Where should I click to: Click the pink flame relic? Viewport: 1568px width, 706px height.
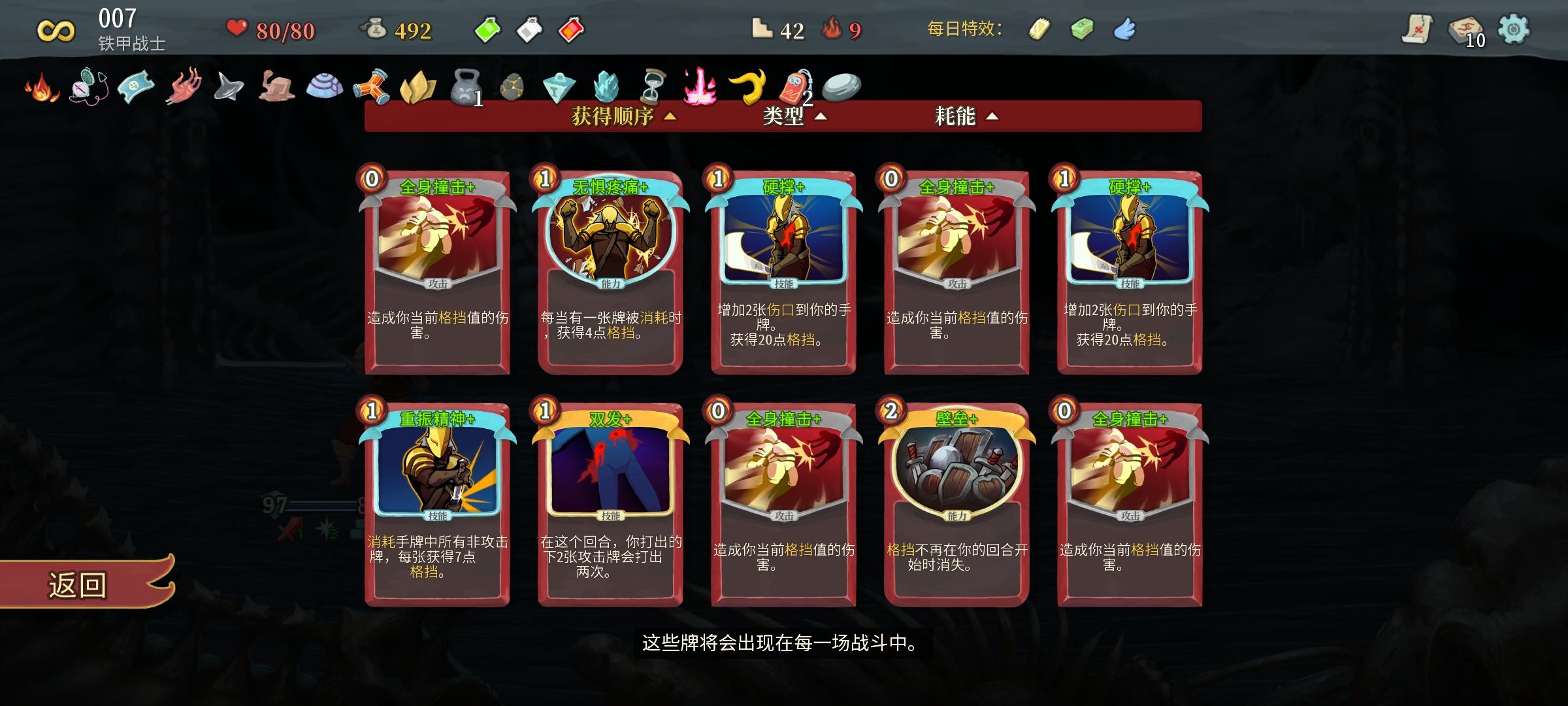[699, 87]
